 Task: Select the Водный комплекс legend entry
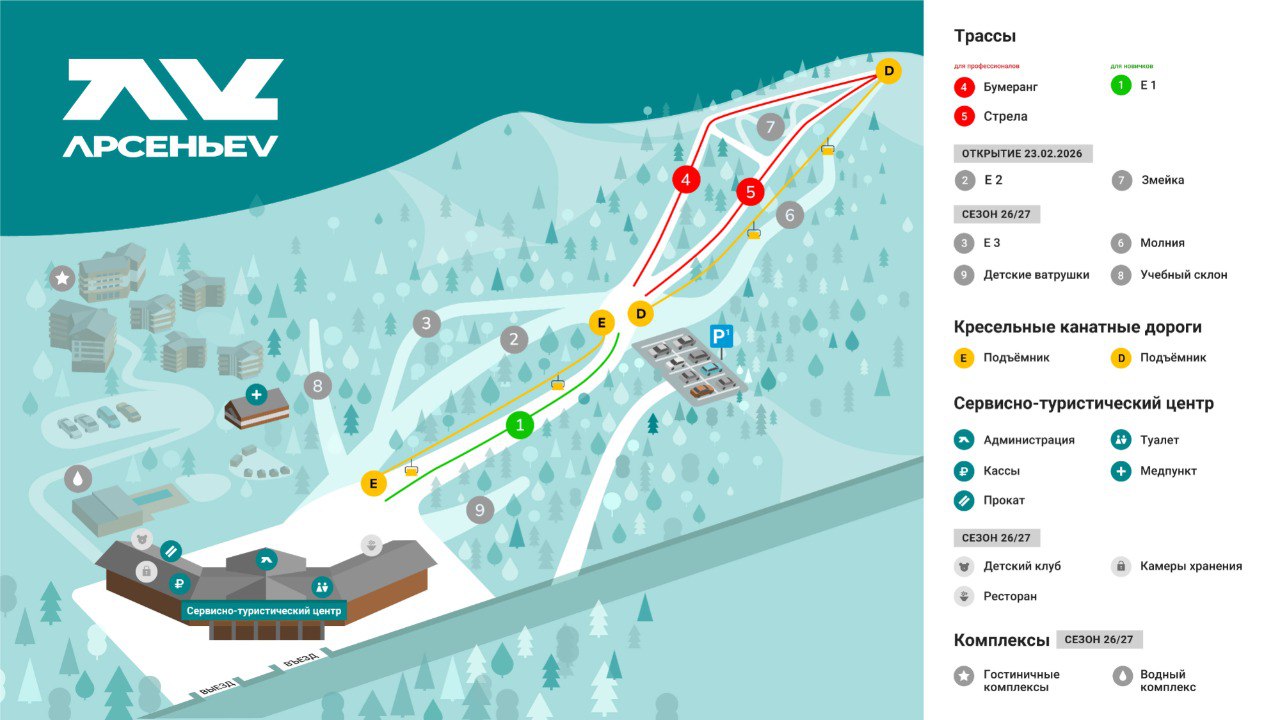1154,680
